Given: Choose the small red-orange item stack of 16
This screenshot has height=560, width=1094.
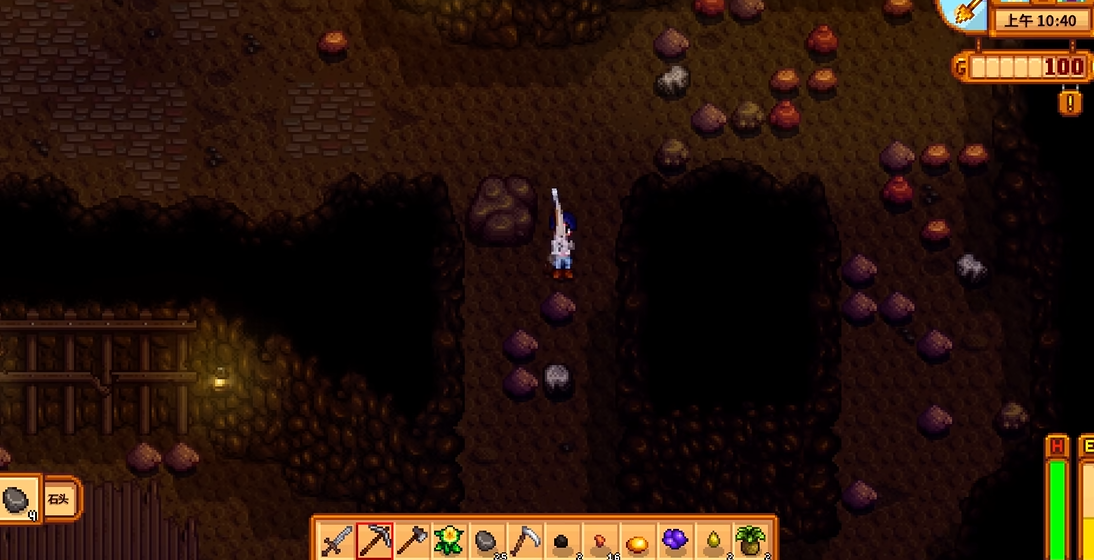Looking at the screenshot, I should (600, 541).
